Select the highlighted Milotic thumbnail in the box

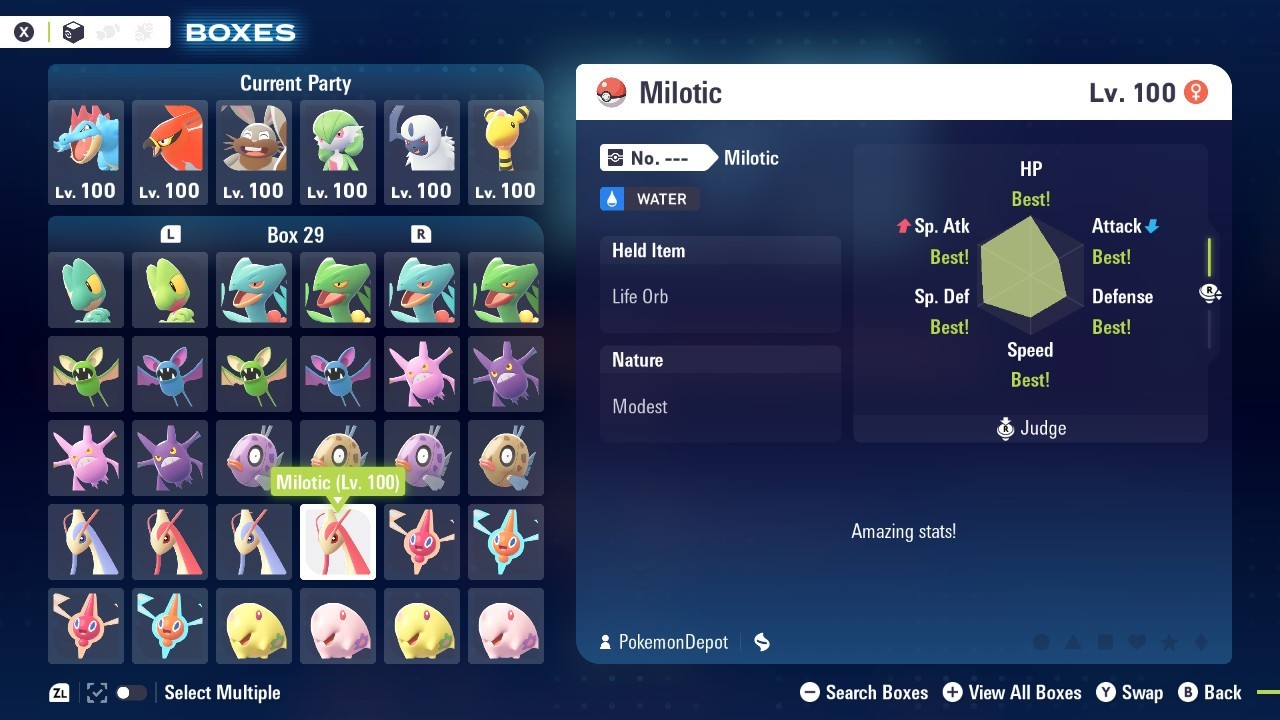[x=337, y=542]
